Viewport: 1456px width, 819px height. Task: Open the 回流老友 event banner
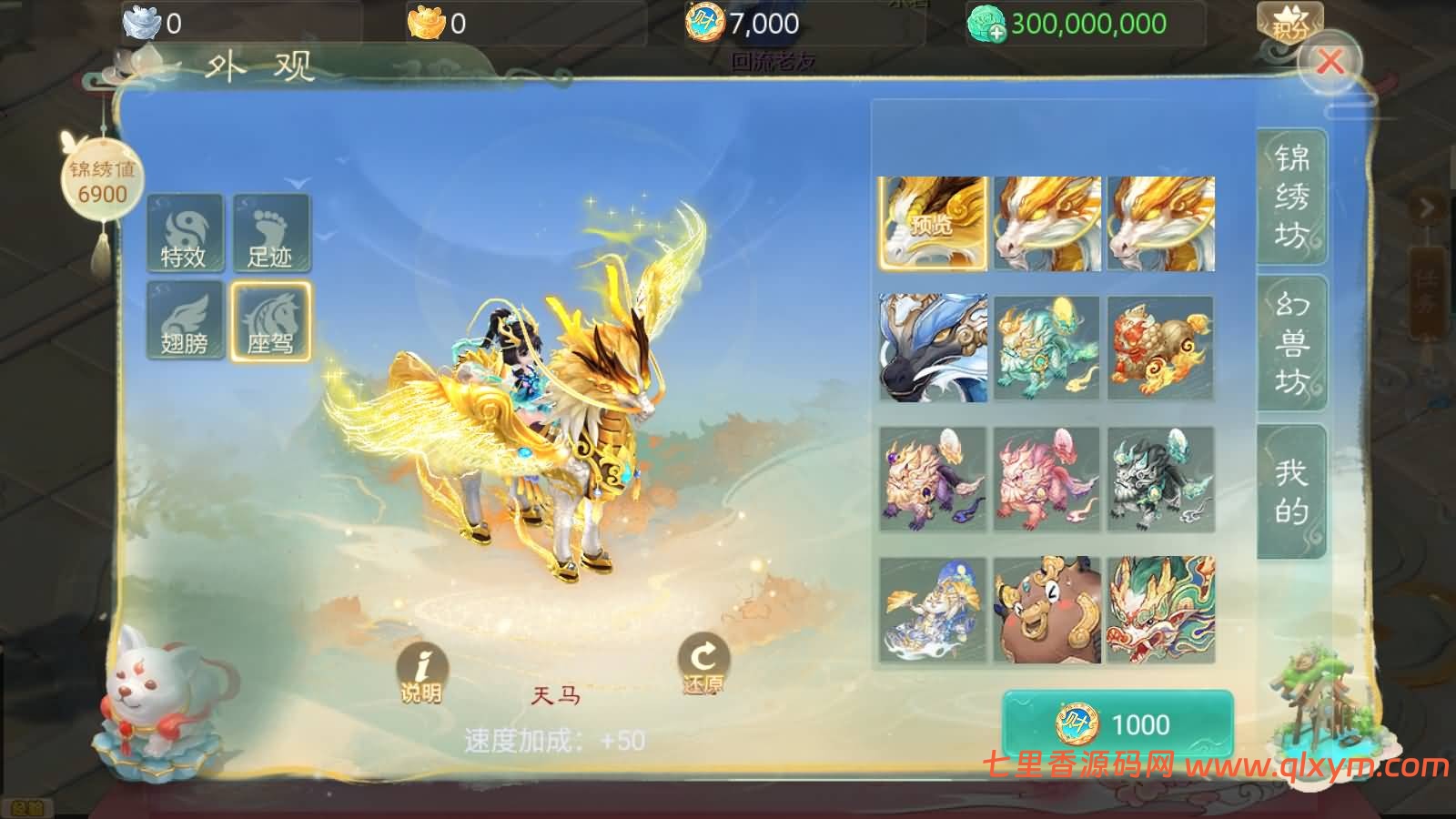773,62
